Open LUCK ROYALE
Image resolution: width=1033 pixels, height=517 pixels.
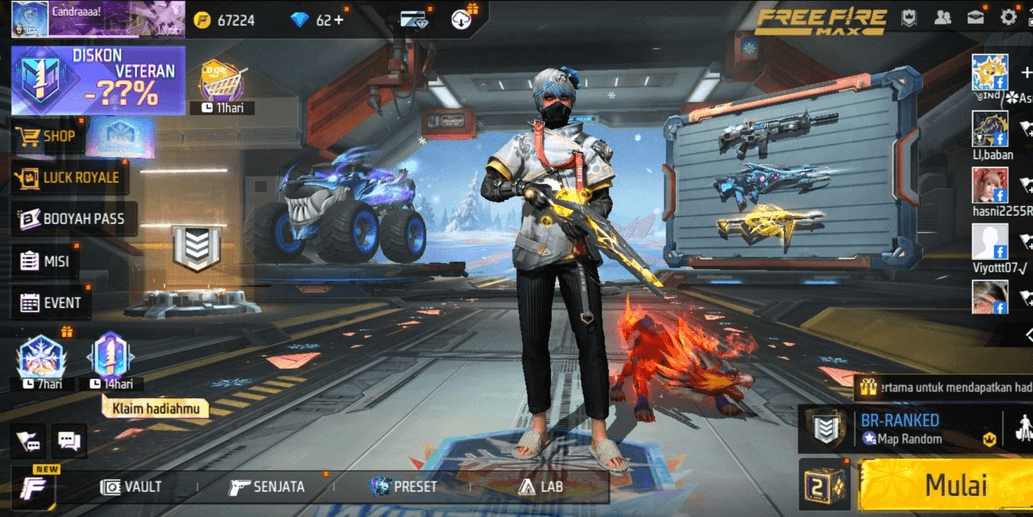tap(69, 178)
